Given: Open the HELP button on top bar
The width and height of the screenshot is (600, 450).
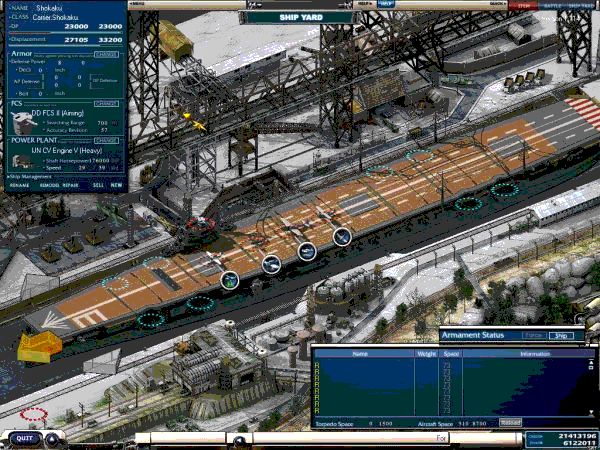Looking at the screenshot, I should click(x=386, y=4).
